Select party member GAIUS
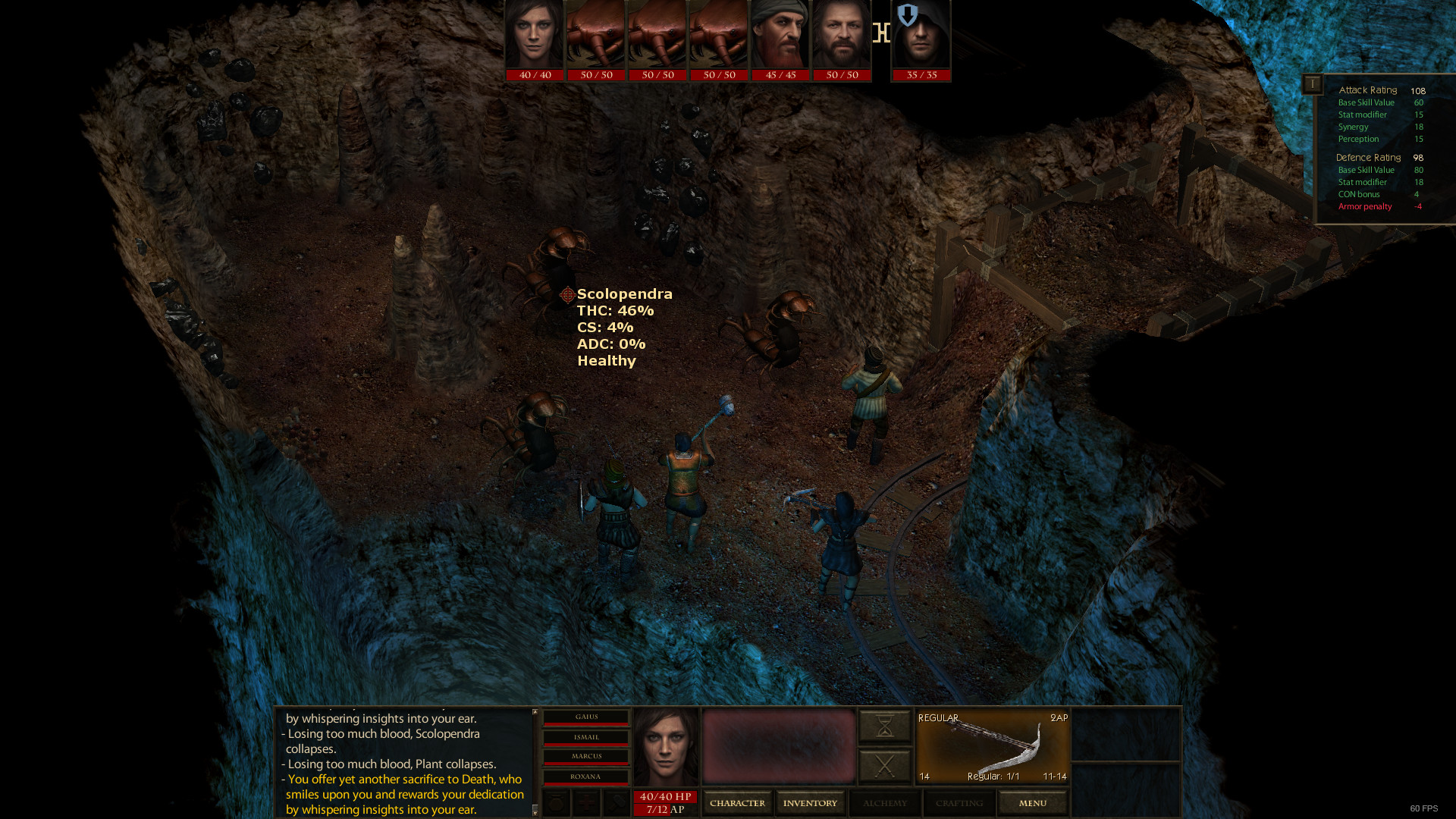Screen dimensions: 1456x819 586,716
